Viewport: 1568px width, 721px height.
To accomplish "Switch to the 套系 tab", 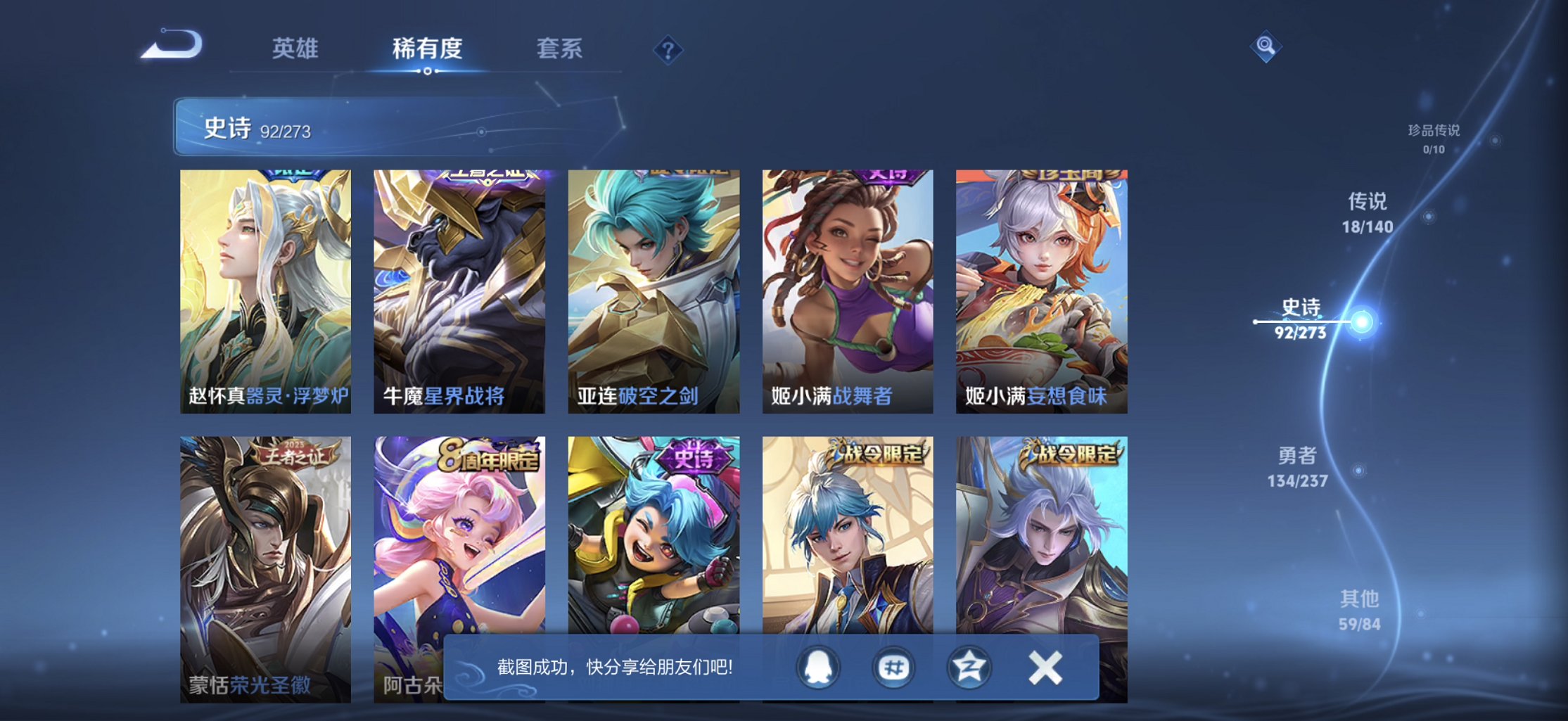I will click(x=559, y=49).
